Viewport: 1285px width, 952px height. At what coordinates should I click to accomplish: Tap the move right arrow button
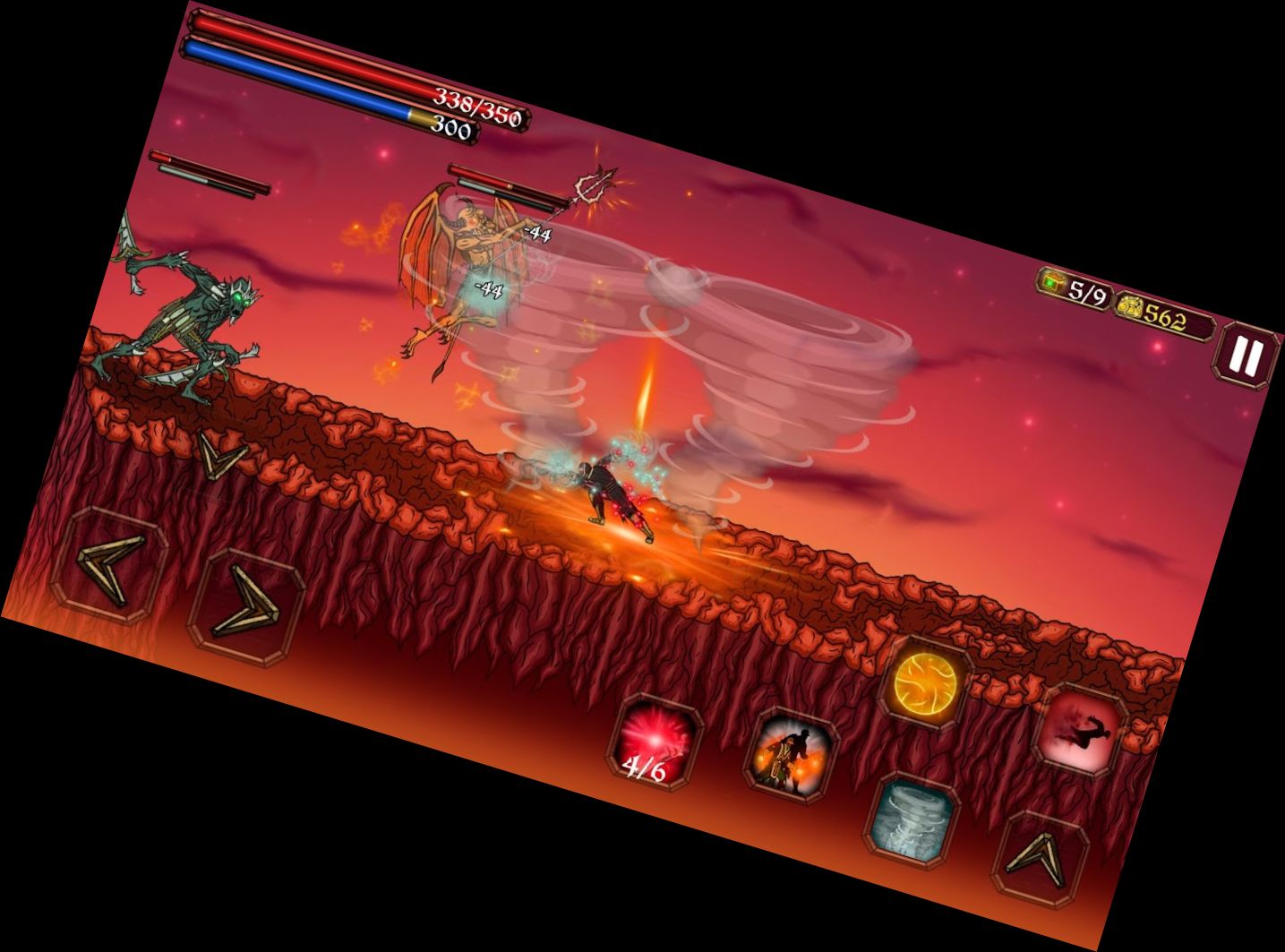tap(245, 606)
